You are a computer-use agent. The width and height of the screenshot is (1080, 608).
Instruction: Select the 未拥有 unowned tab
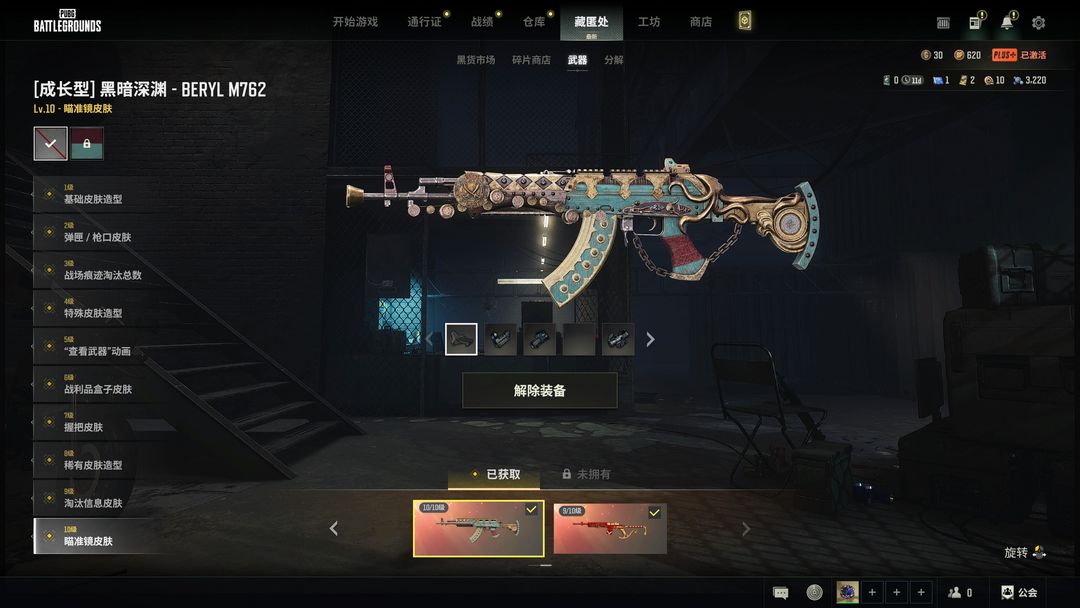click(586, 474)
